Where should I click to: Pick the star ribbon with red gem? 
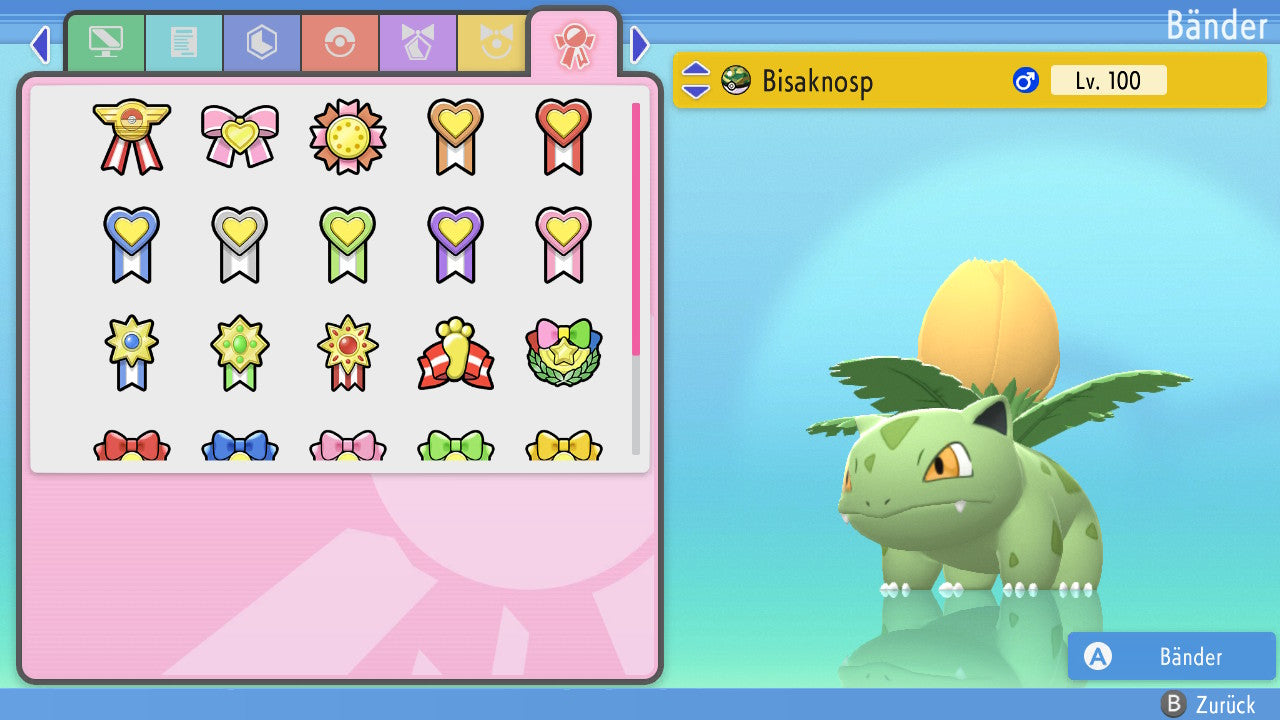[x=348, y=354]
